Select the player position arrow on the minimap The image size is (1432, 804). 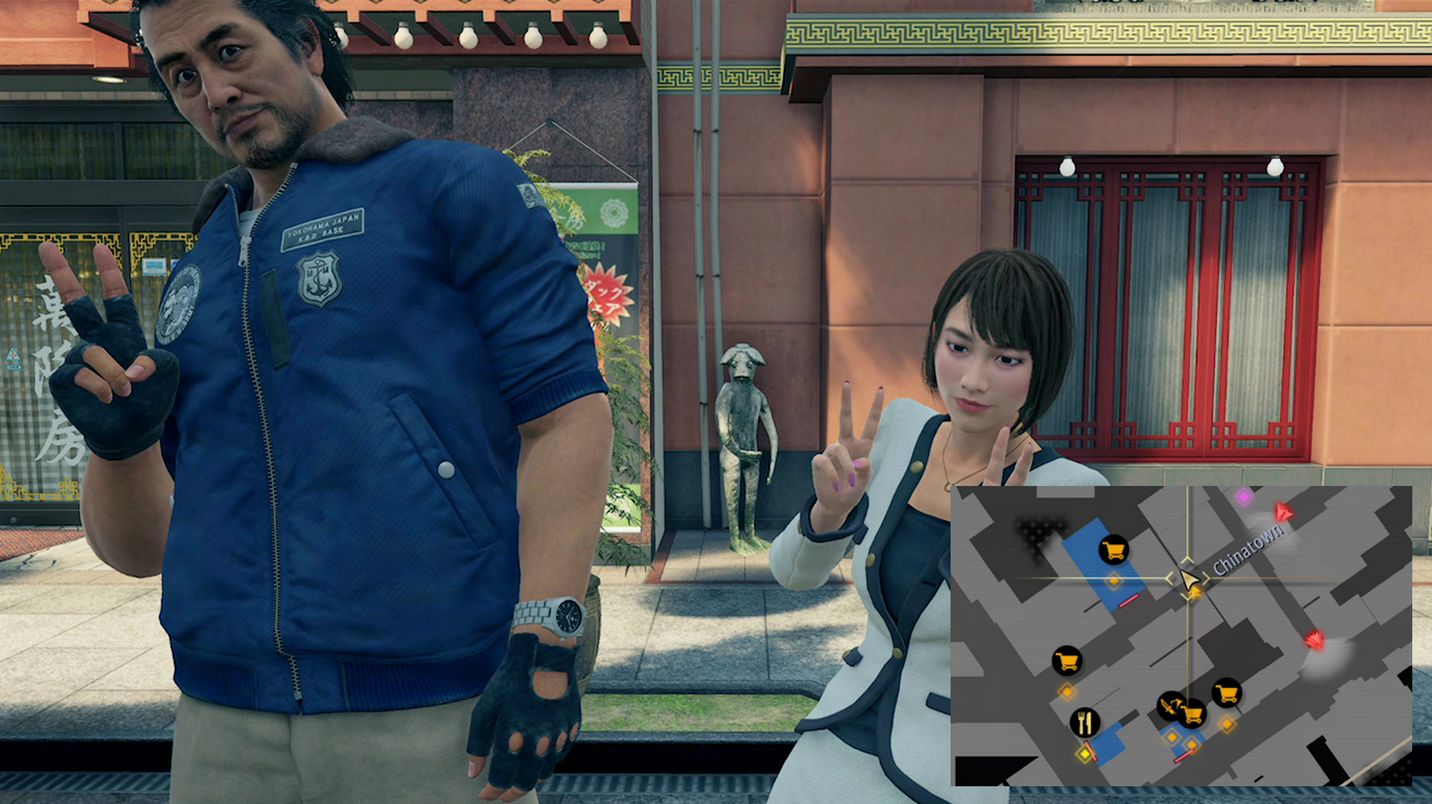coord(1189,580)
